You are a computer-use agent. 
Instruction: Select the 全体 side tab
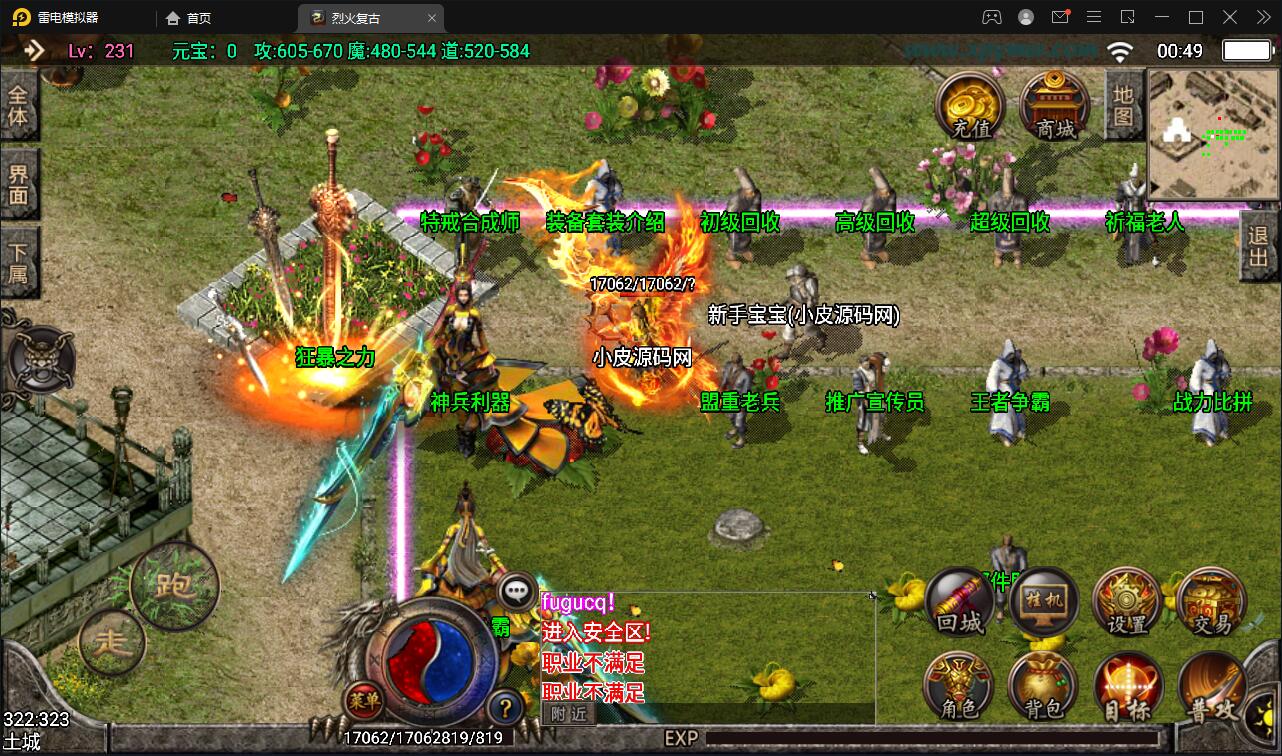point(19,107)
